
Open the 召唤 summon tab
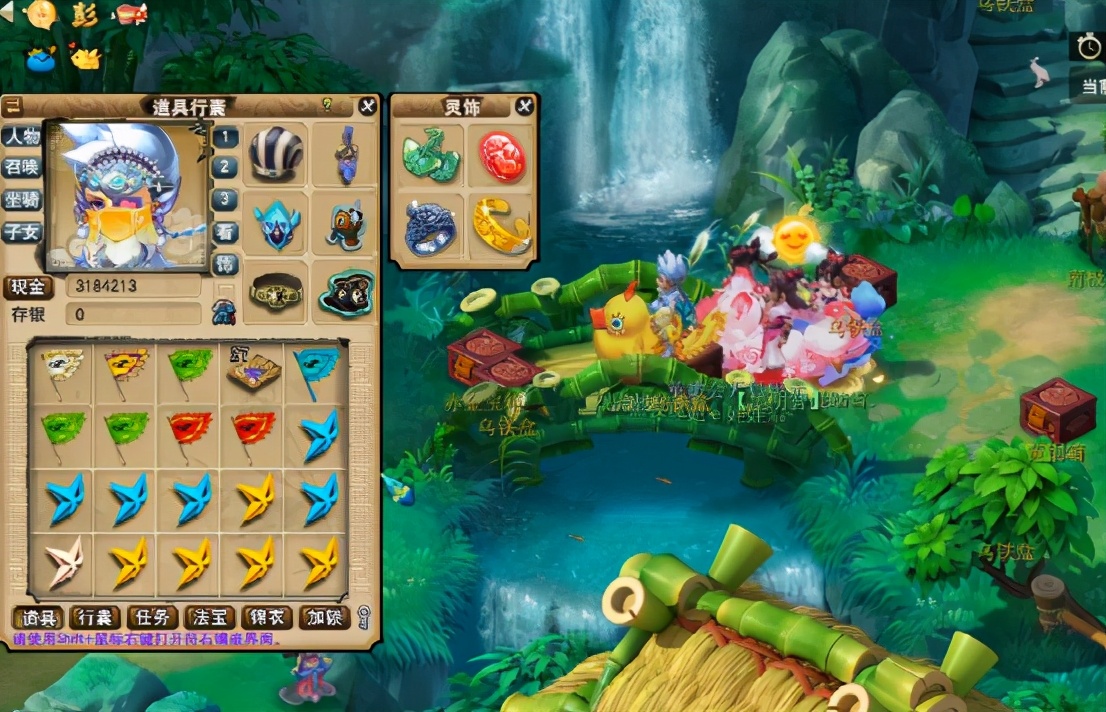click(21, 167)
